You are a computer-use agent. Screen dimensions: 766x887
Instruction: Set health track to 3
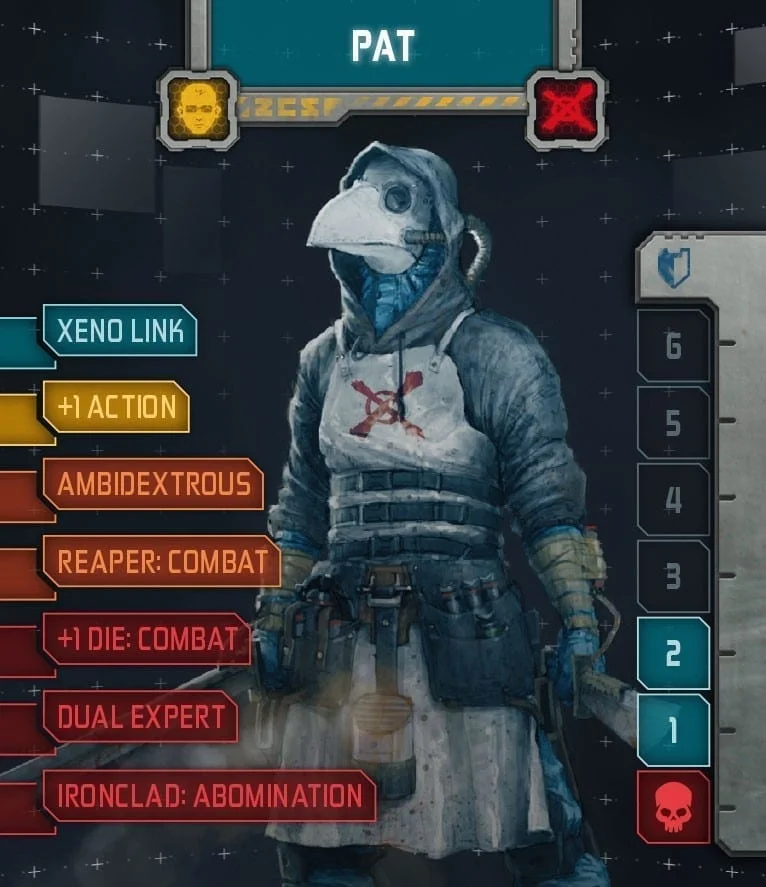point(673,576)
